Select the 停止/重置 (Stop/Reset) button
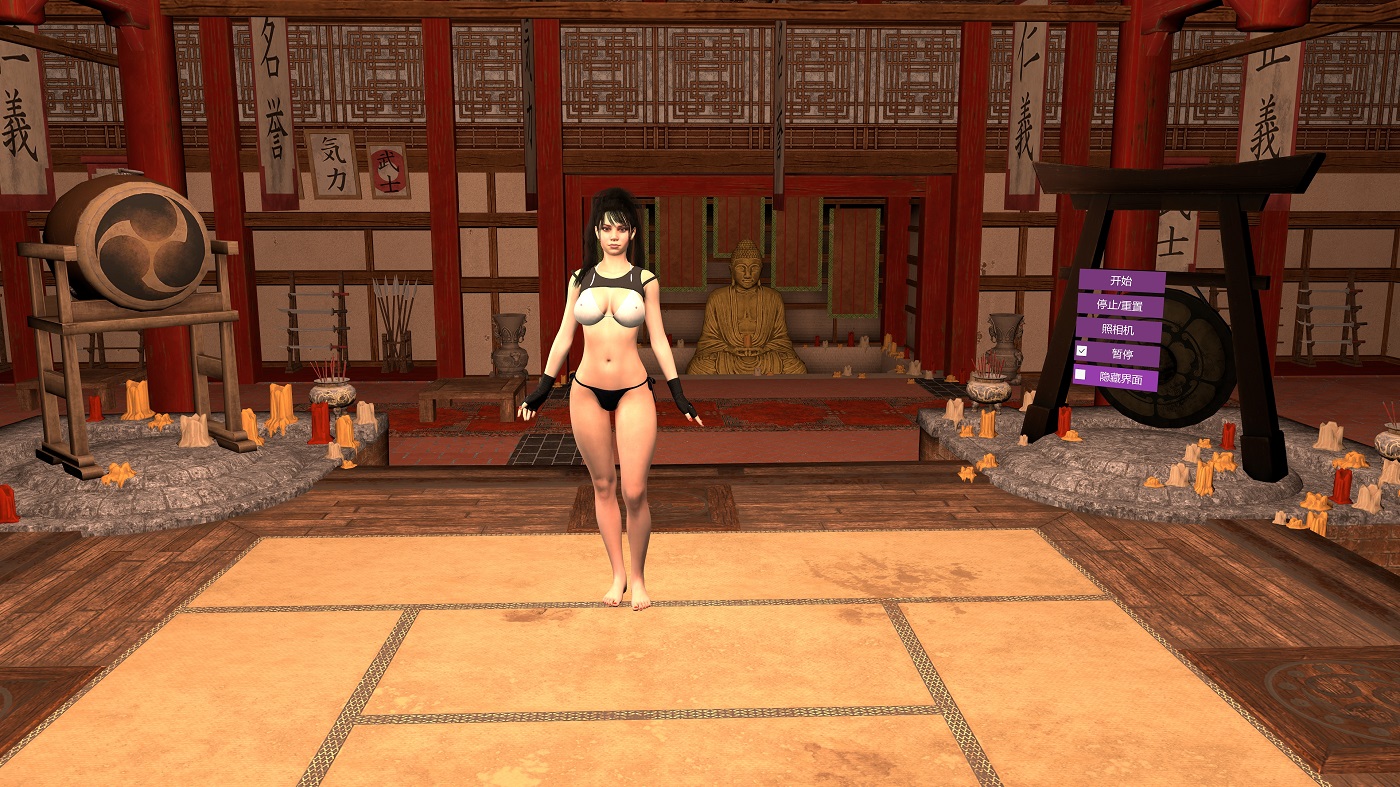Screen dimensions: 1400x787 [x=1118, y=305]
